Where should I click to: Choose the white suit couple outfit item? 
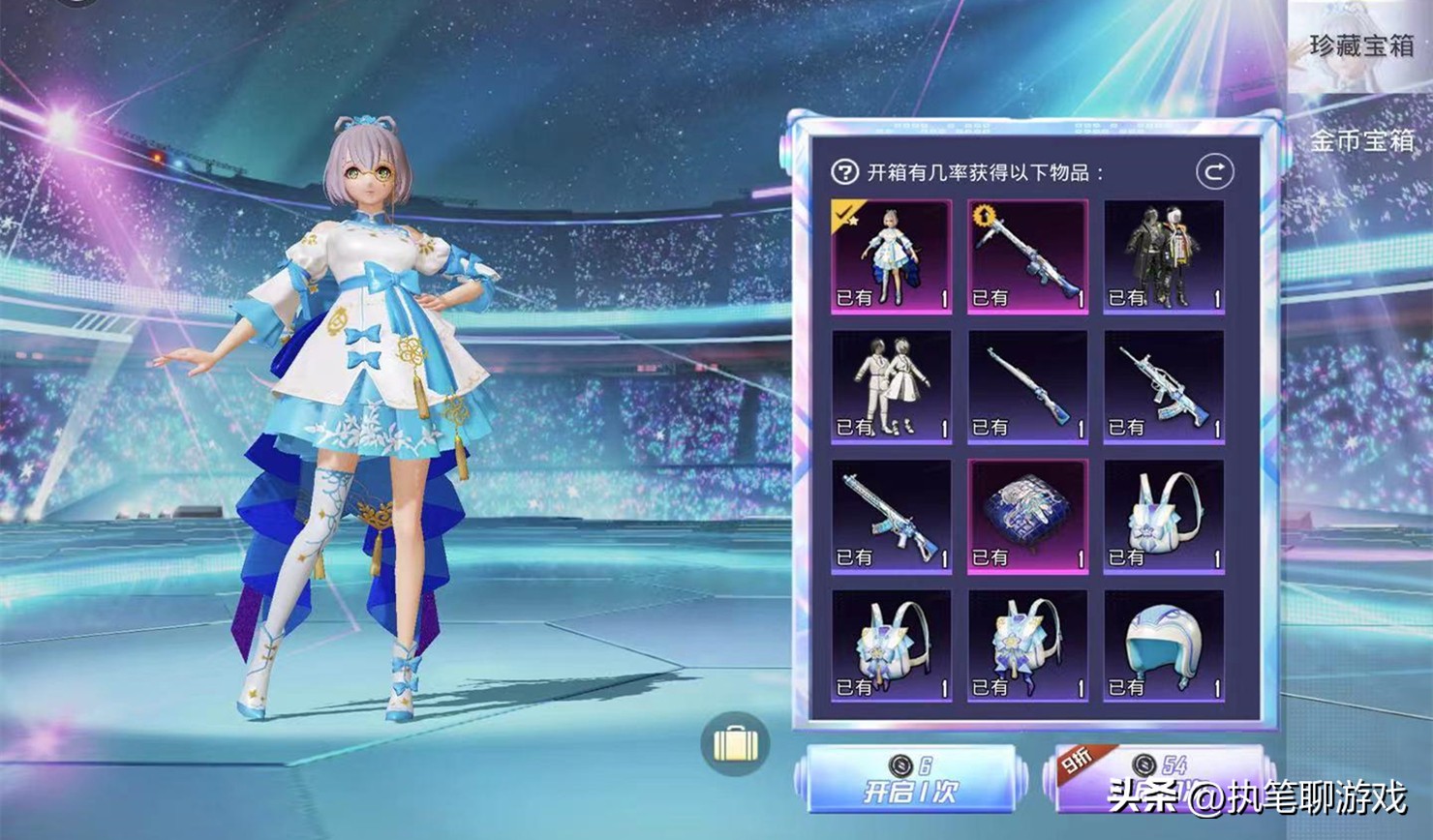(891, 386)
